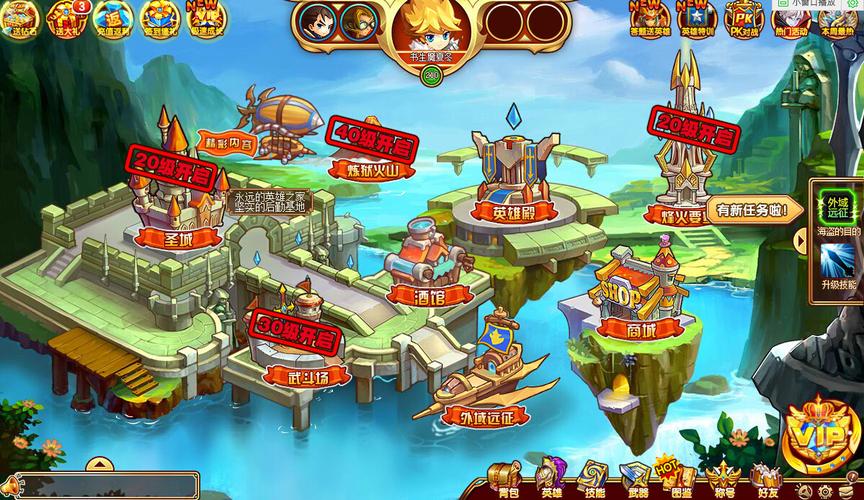Viewport: 864px width, 500px height.
Task: Open the 签到送礼 sign-in gift icon
Action: (x=157, y=18)
